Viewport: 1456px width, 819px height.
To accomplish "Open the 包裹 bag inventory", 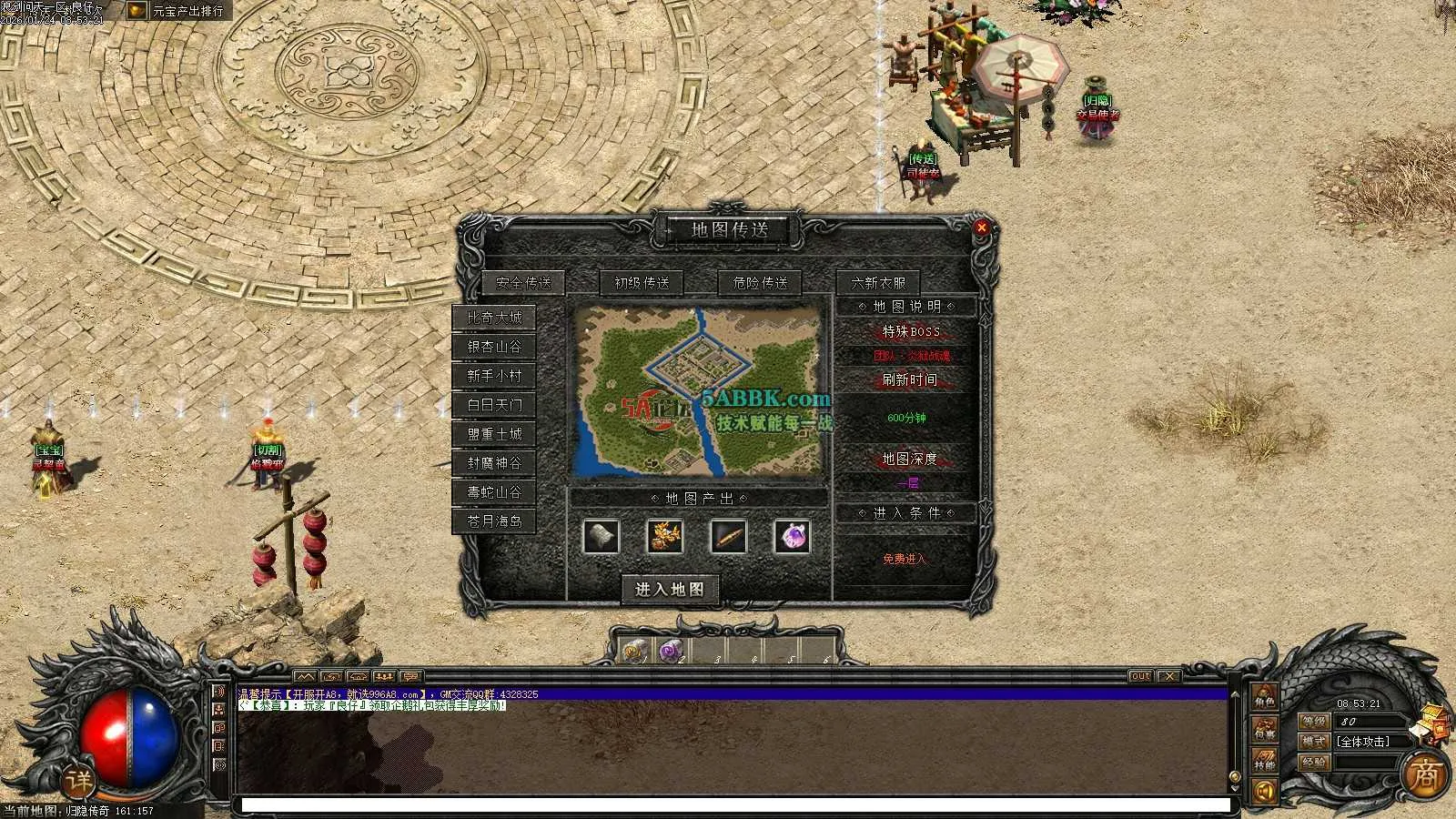I will point(1264,729).
